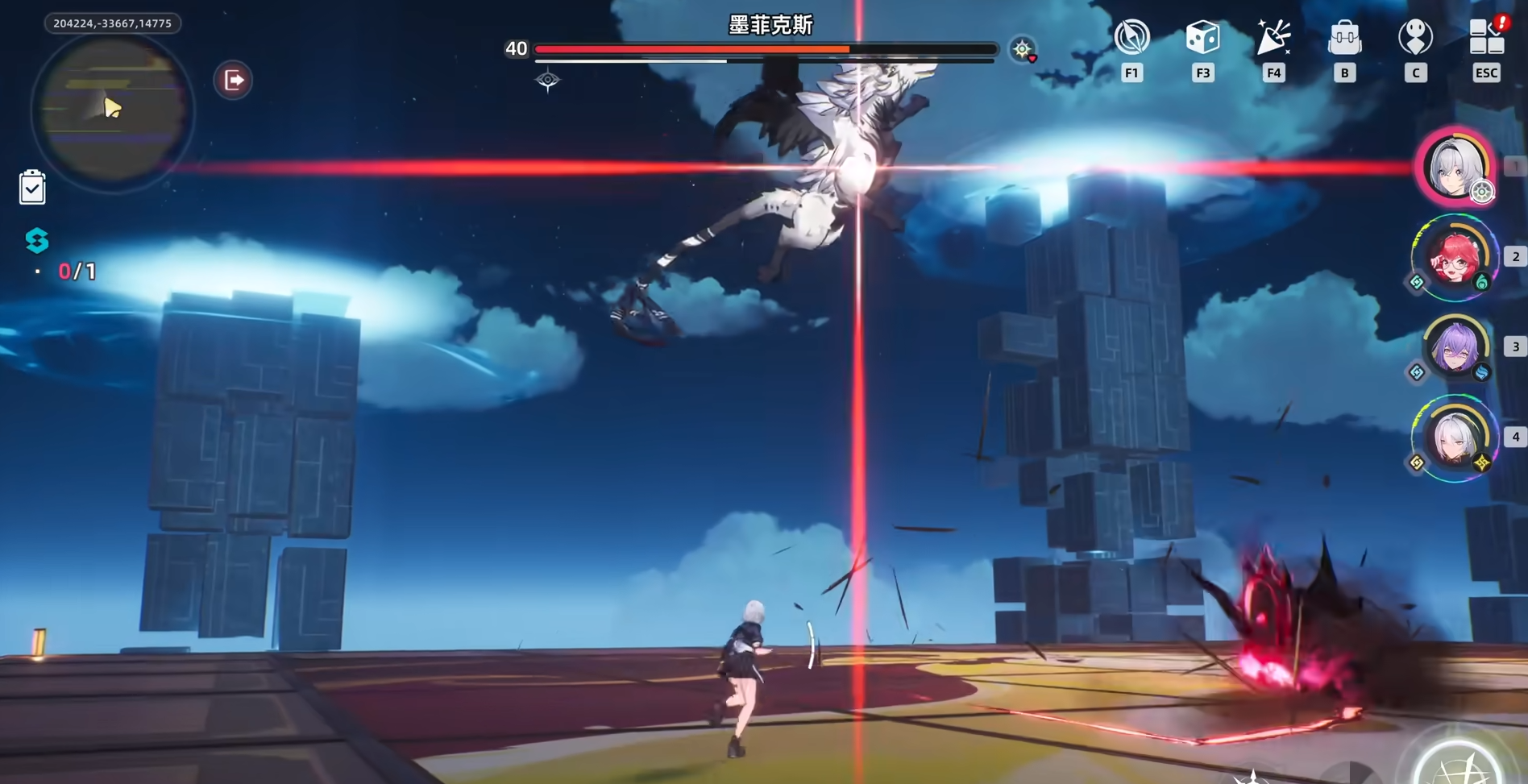Open the quest clipboard checklist icon

click(x=32, y=187)
